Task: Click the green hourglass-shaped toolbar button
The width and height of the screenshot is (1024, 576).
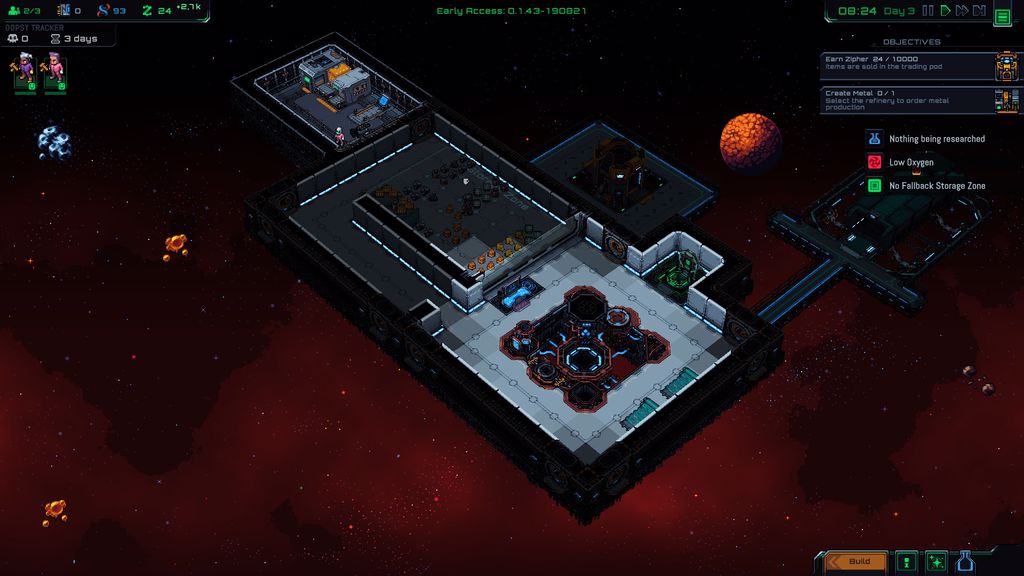Action: coord(907,561)
